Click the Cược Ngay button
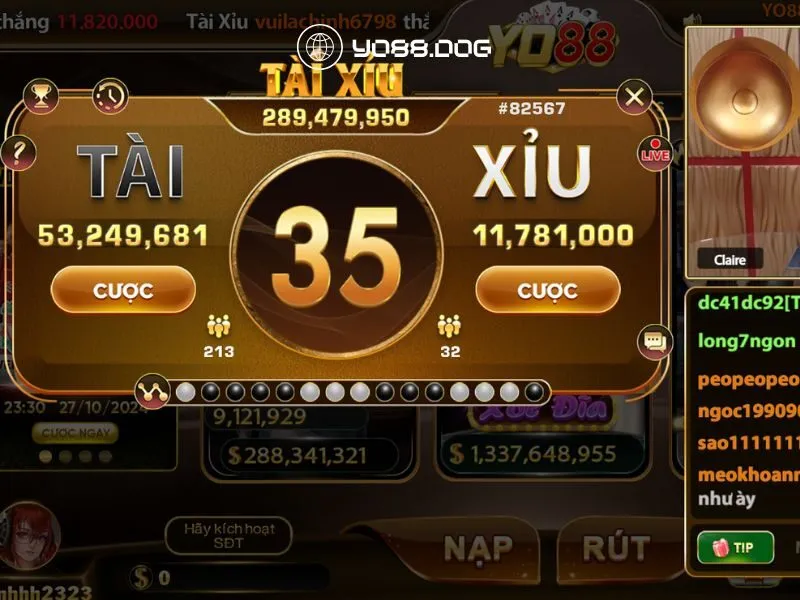This screenshot has height=600, width=800. [75, 433]
